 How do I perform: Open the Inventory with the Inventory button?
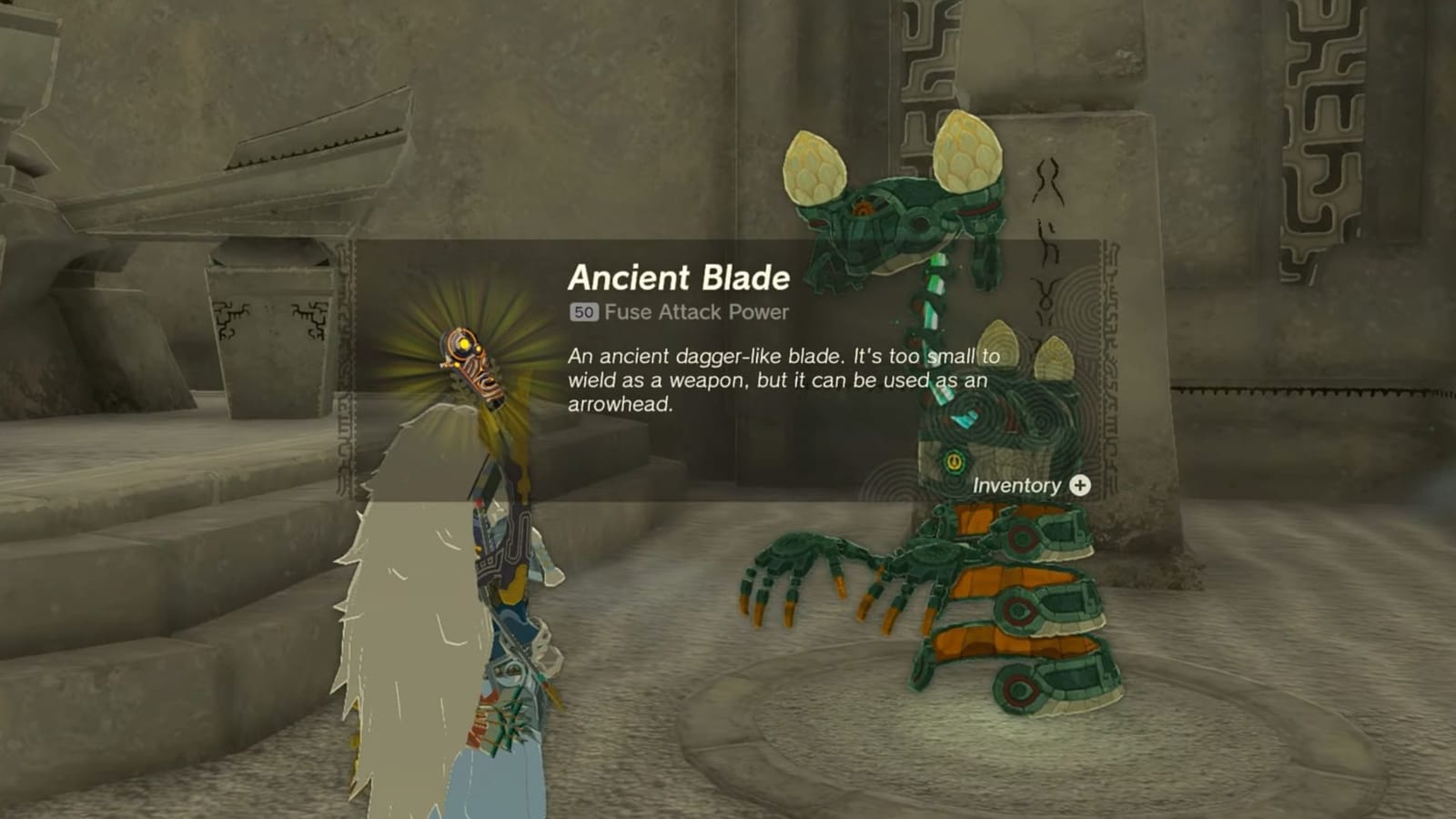click(1016, 486)
